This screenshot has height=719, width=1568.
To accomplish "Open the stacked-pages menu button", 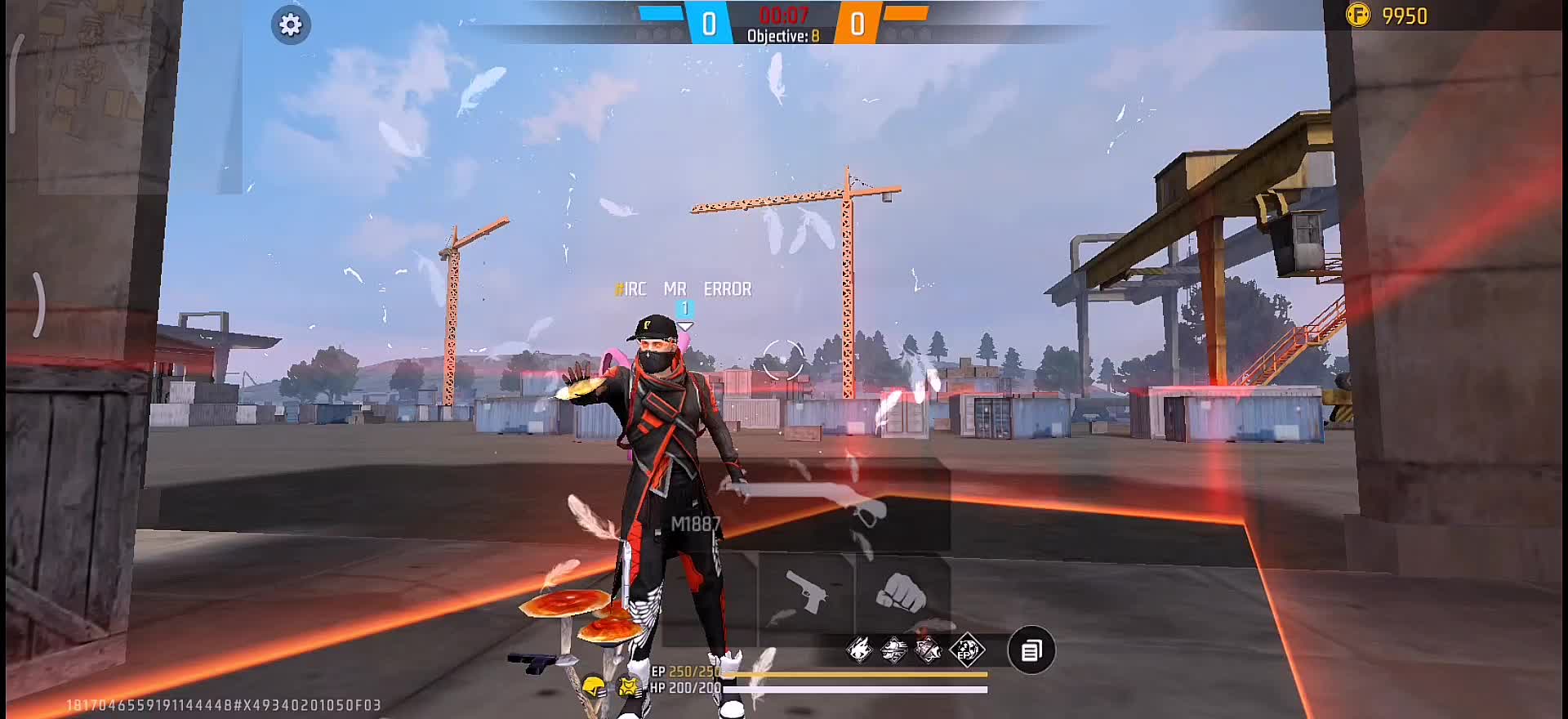I will click(1031, 651).
